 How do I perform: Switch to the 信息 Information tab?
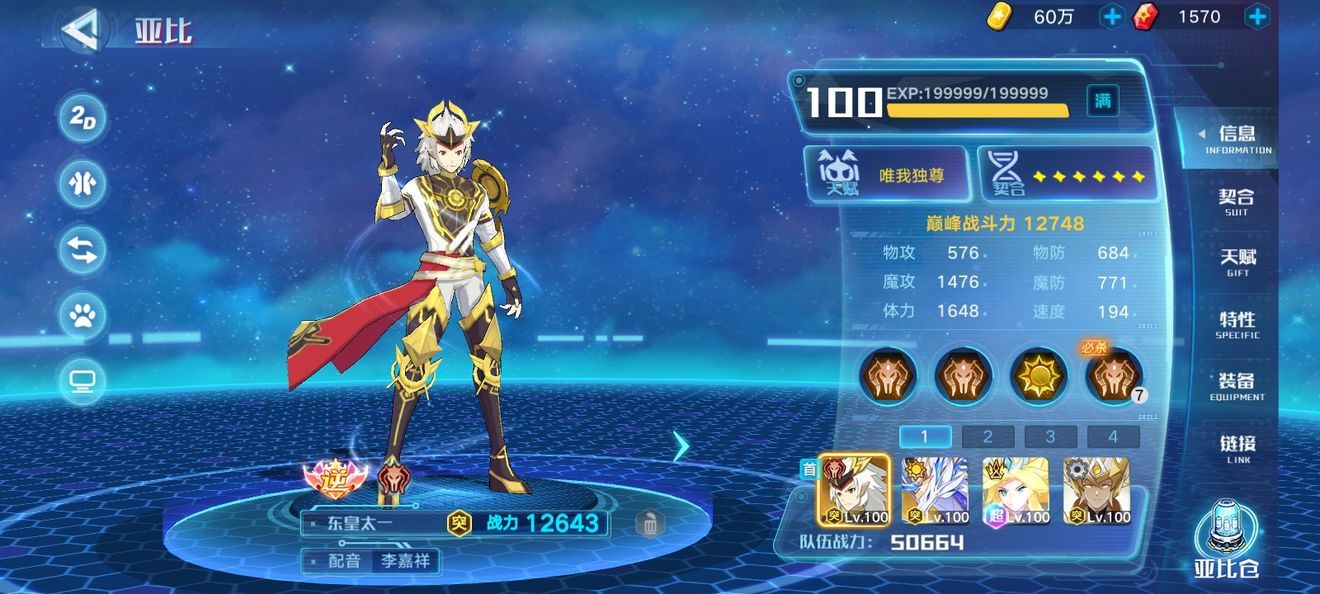(x=1237, y=138)
